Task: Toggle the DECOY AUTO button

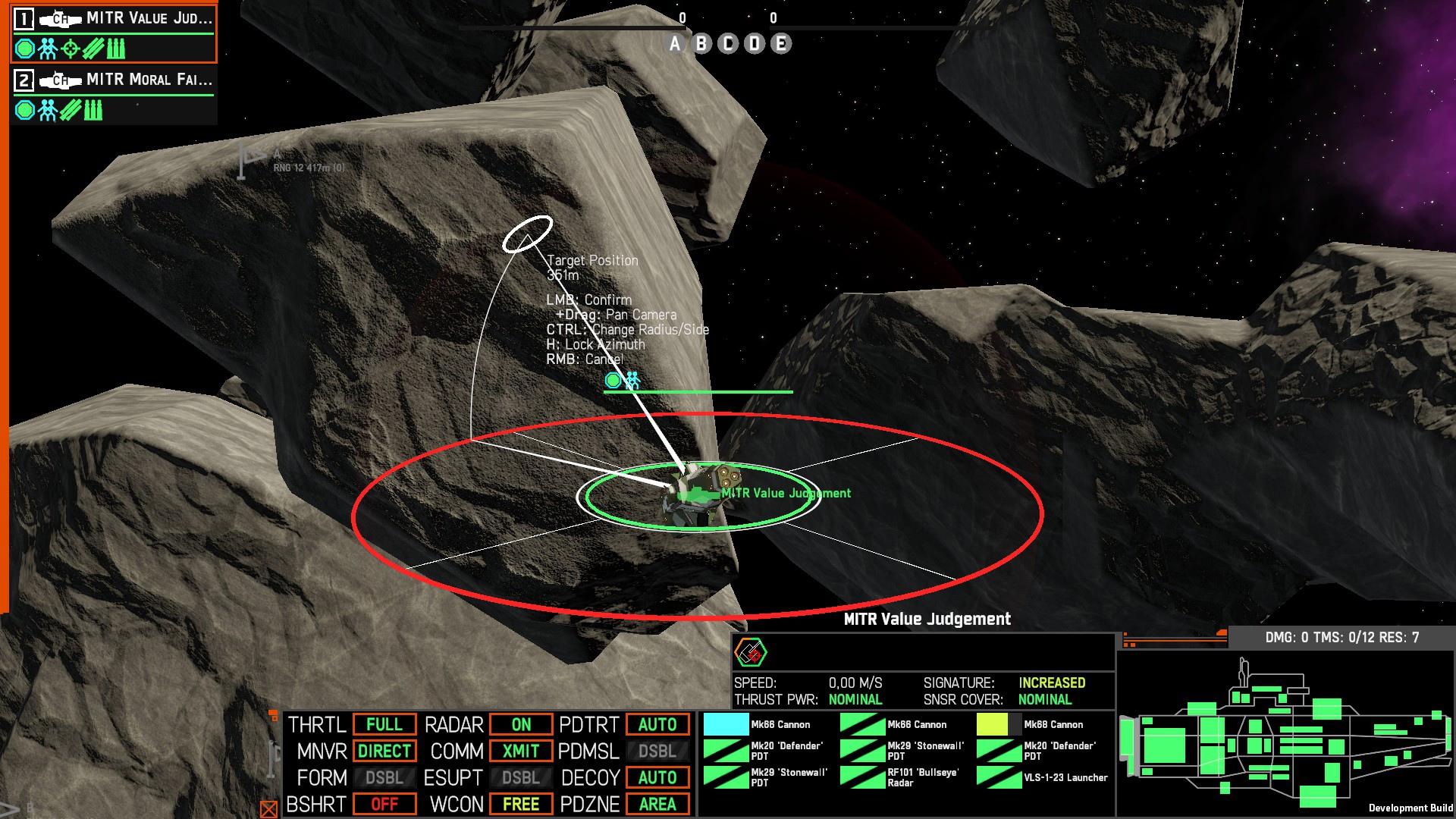Action: tap(657, 778)
